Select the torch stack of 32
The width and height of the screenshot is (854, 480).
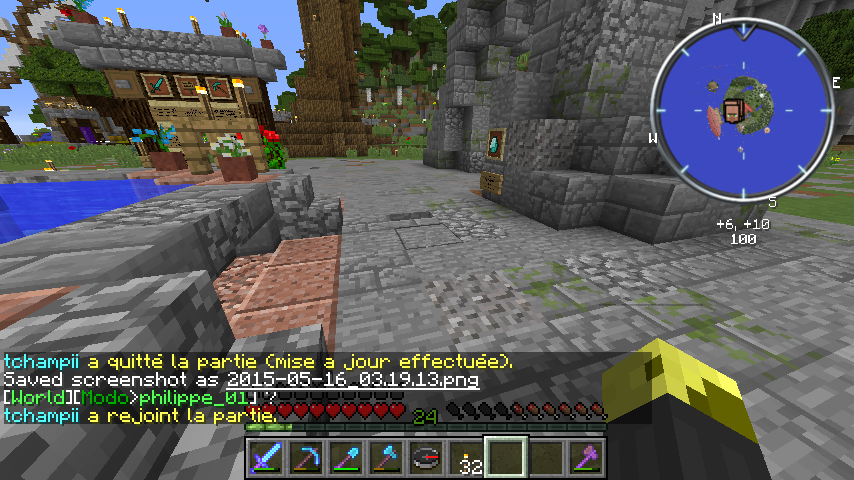(x=466, y=458)
